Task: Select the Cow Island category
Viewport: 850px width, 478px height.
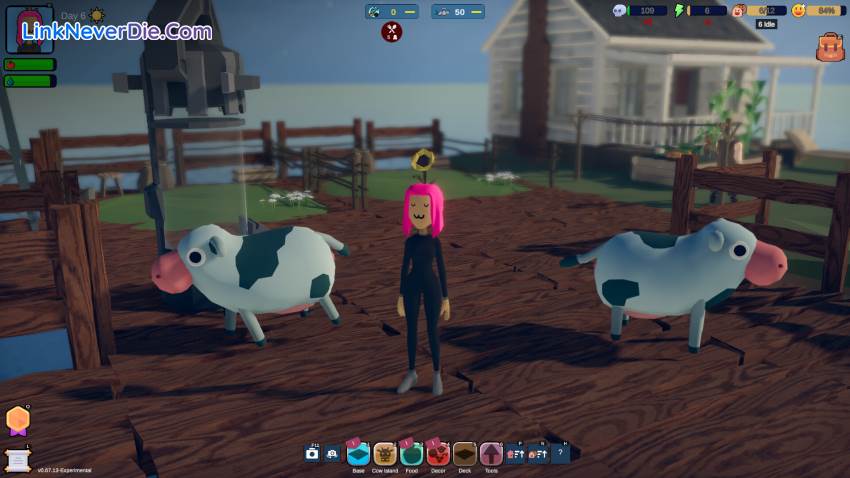Action: (x=385, y=454)
